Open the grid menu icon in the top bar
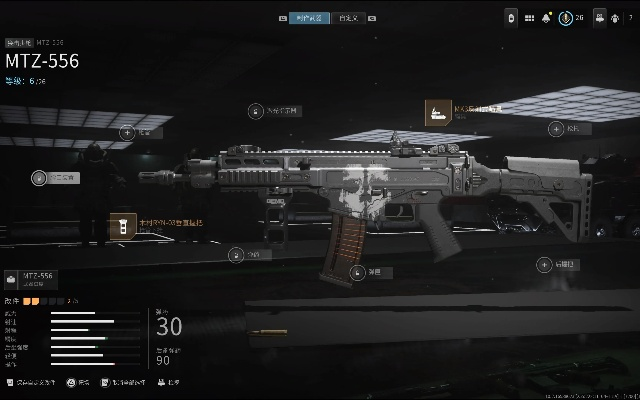This screenshot has width=640, height=400. (x=529, y=18)
